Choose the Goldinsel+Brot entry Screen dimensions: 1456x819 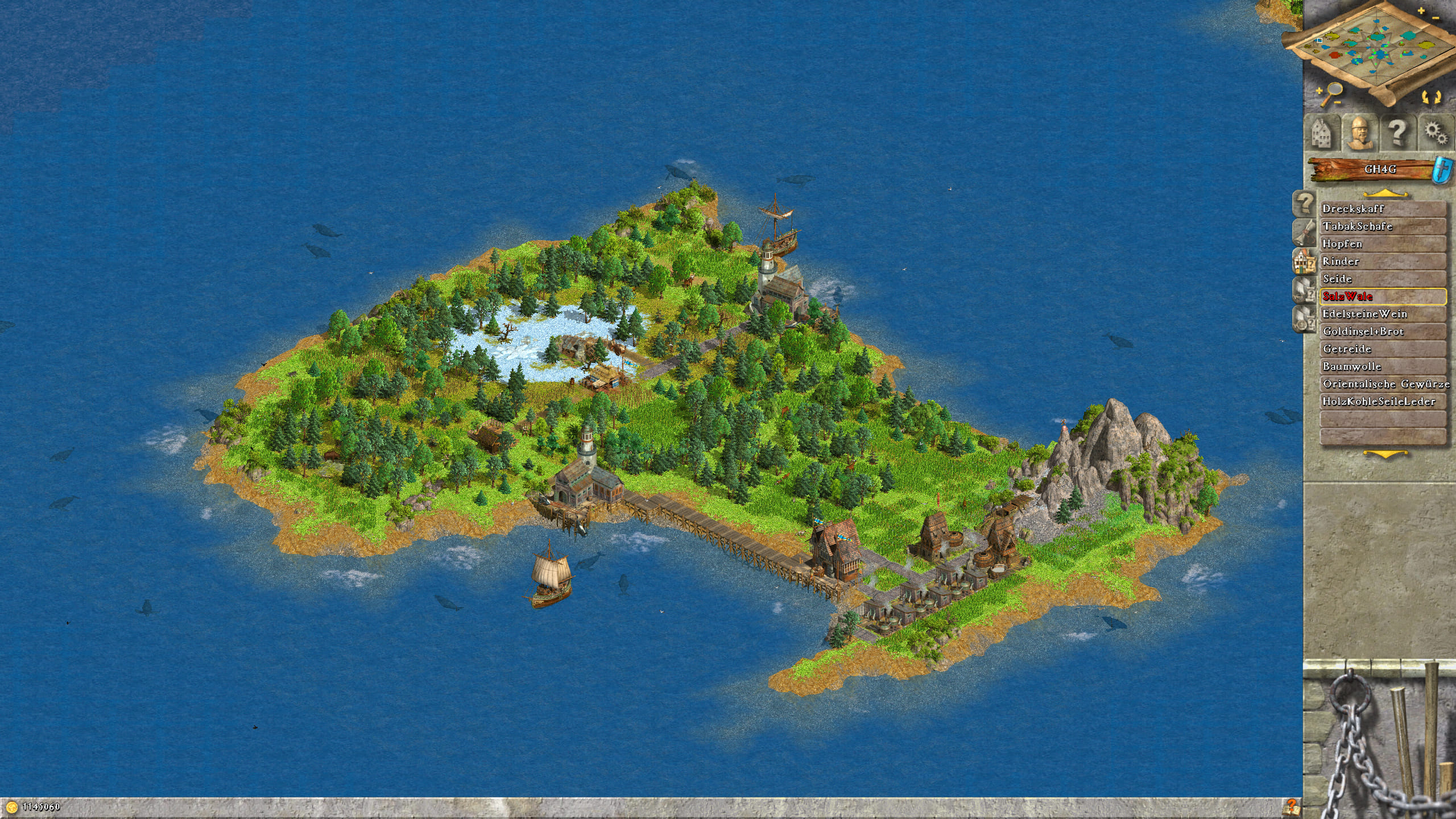click(x=1382, y=332)
